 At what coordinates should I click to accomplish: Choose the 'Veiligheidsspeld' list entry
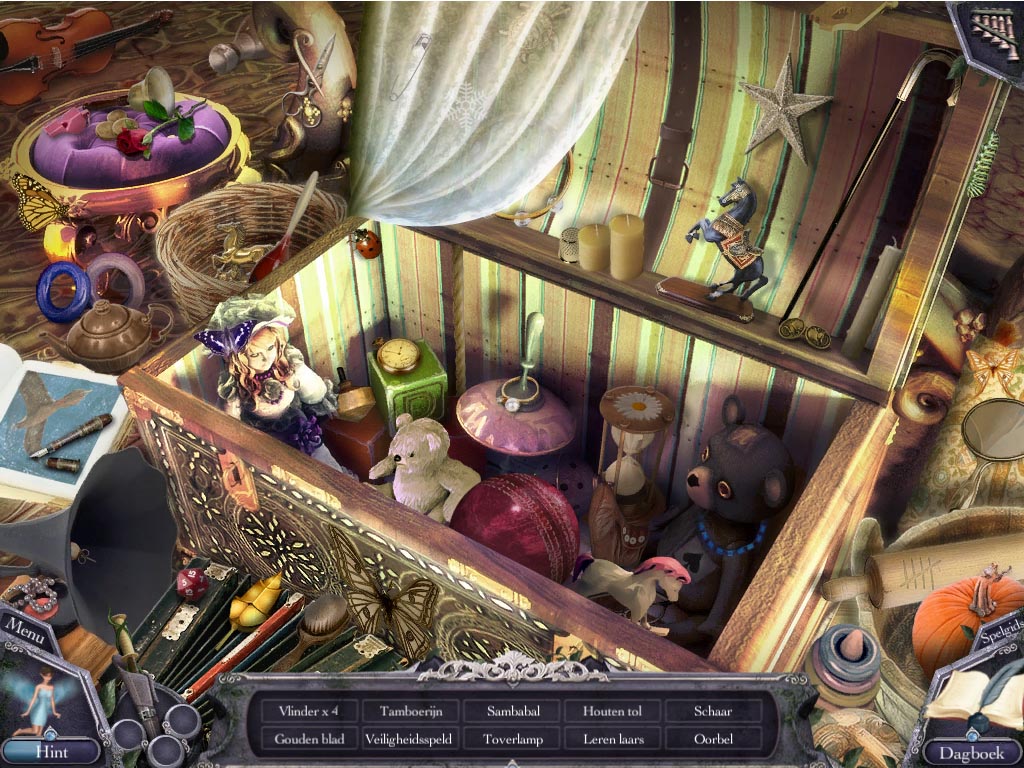coord(410,739)
